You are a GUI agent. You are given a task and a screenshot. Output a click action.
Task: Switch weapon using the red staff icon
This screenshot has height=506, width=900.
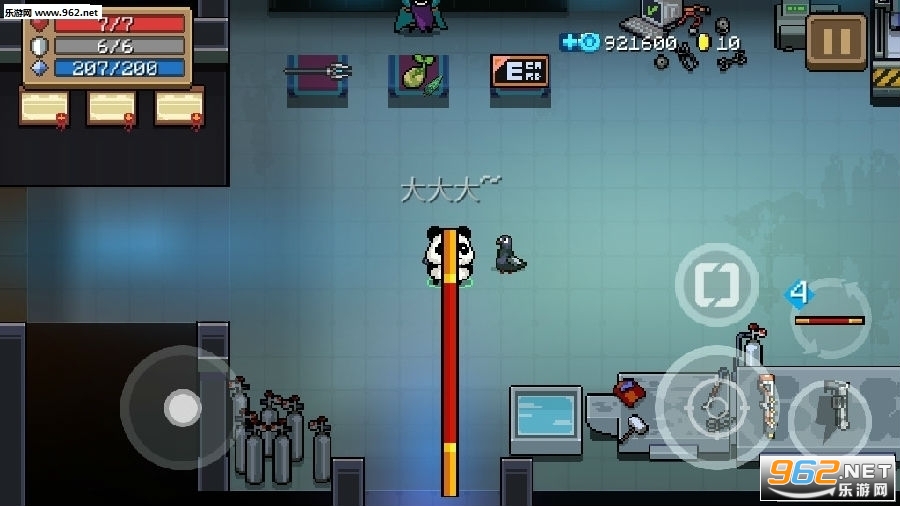(829, 319)
